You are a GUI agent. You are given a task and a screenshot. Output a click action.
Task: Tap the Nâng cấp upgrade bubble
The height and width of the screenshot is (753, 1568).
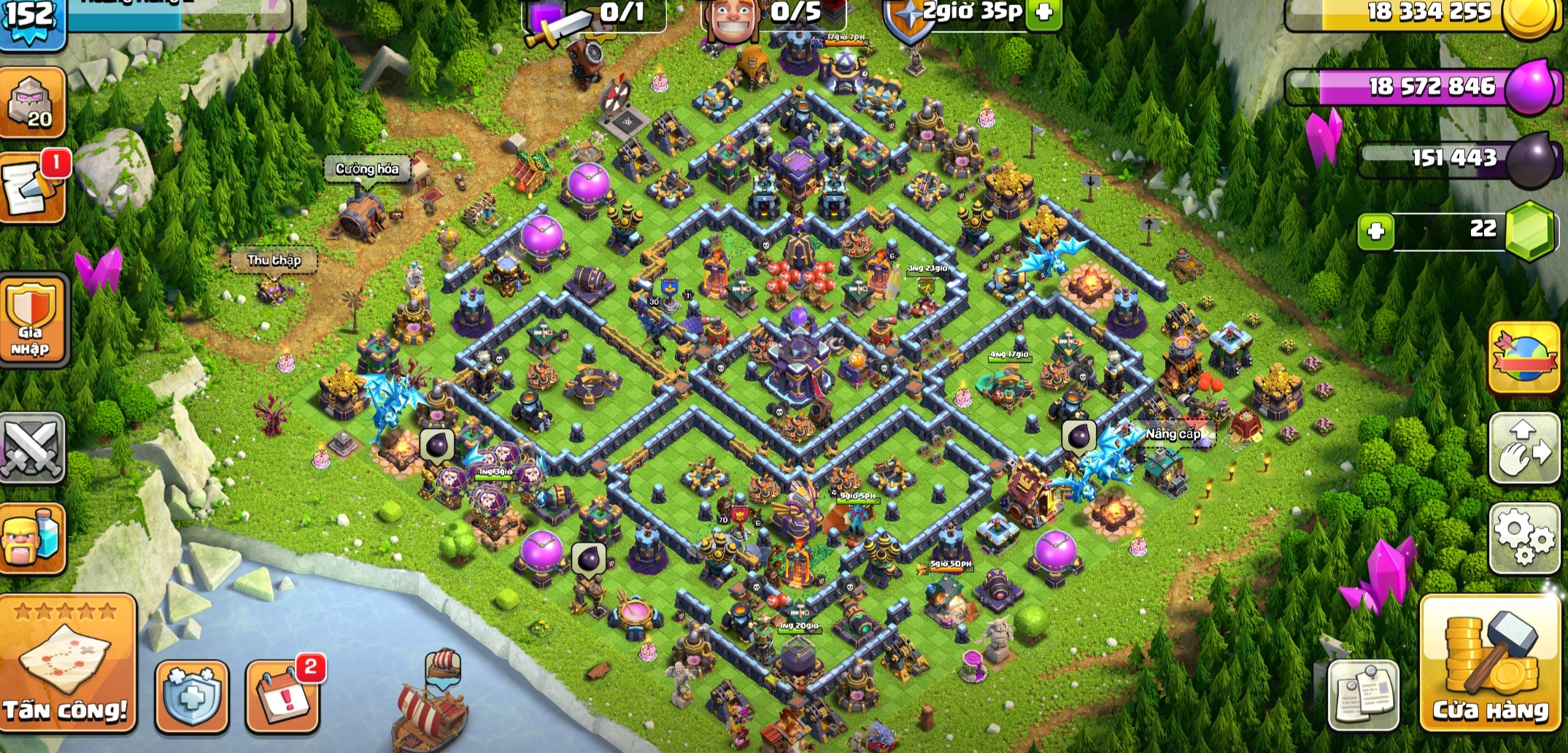point(1173,434)
